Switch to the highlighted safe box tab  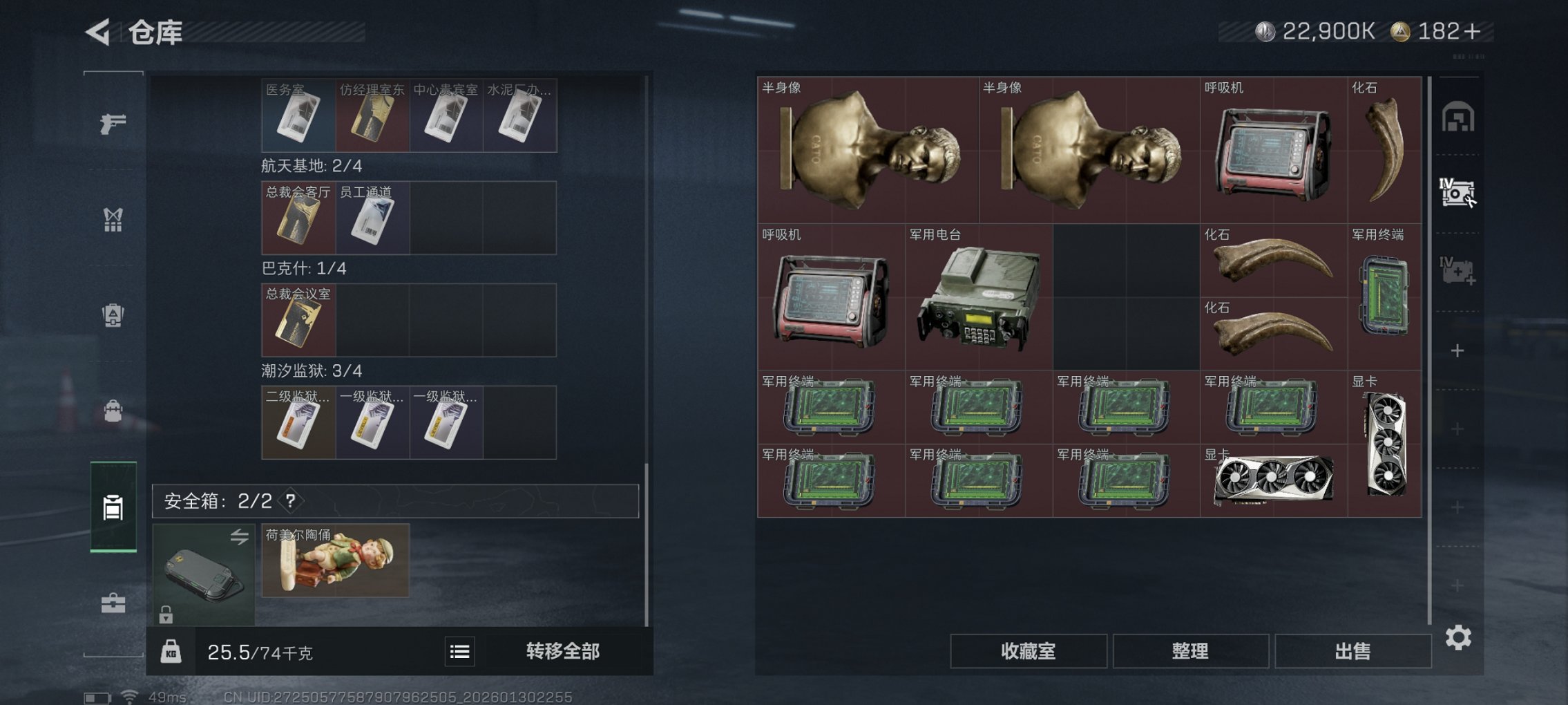113,508
